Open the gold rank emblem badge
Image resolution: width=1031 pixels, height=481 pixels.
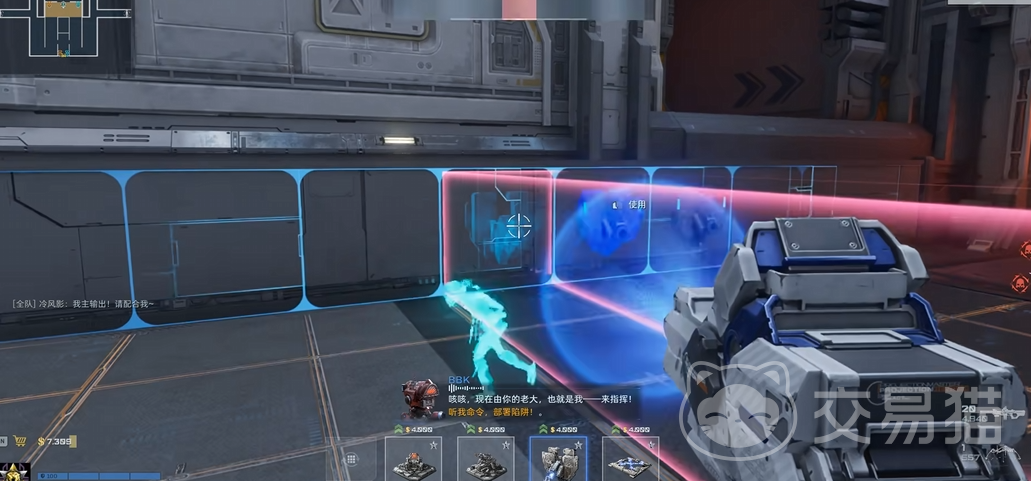(x=12, y=471)
